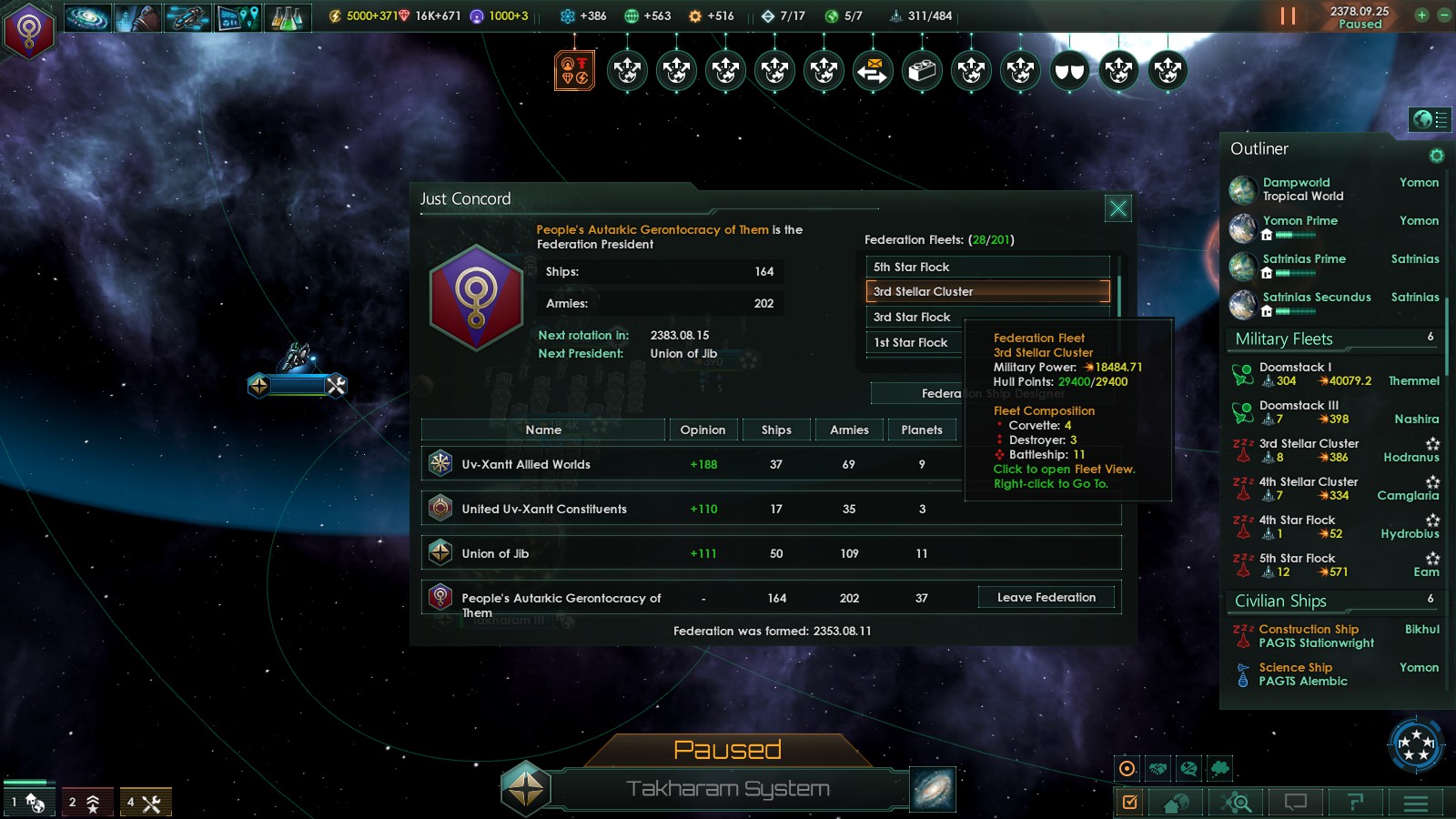Screen dimensions: 1456x819
Task: Select the 5th Star Flock federation fleet
Action: point(987,267)
